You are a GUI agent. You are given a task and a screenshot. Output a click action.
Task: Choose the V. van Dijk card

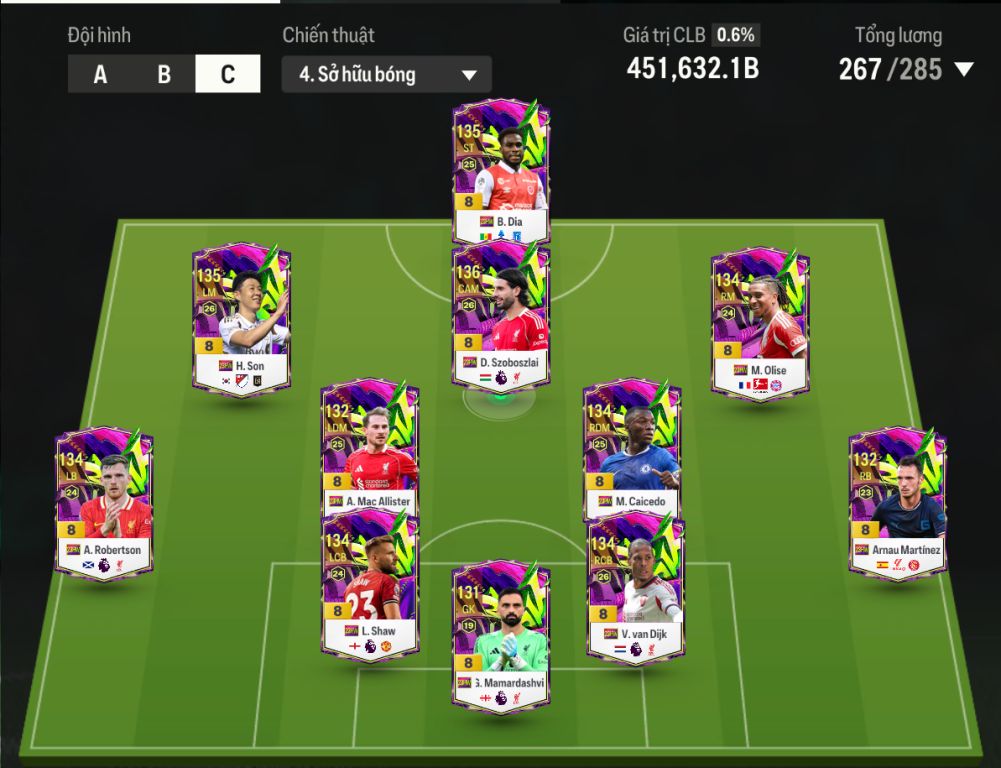pyautogui.click(x=635, y=587)
